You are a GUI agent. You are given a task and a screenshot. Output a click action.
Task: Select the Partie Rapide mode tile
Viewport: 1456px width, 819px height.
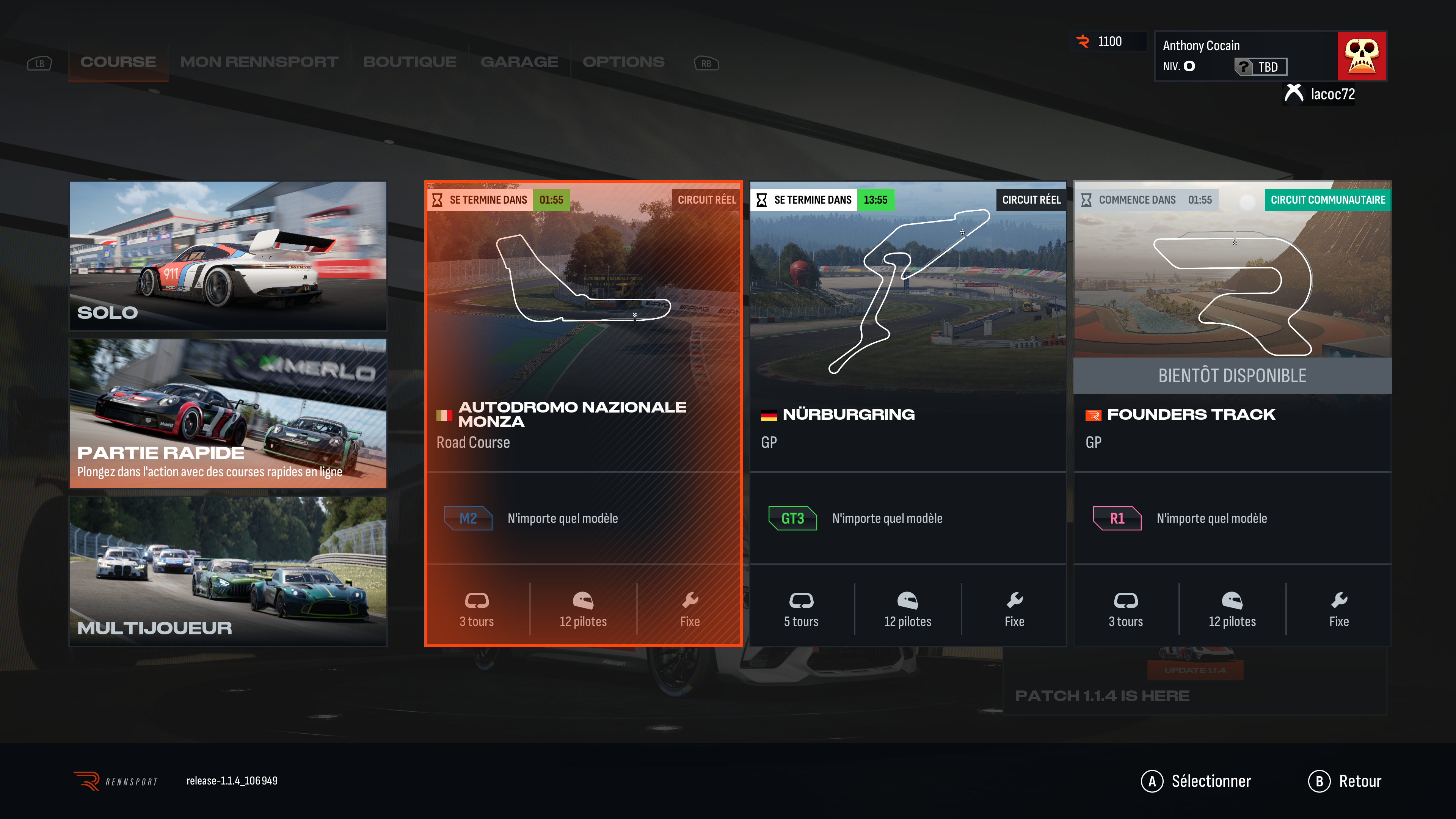[228, 413]
